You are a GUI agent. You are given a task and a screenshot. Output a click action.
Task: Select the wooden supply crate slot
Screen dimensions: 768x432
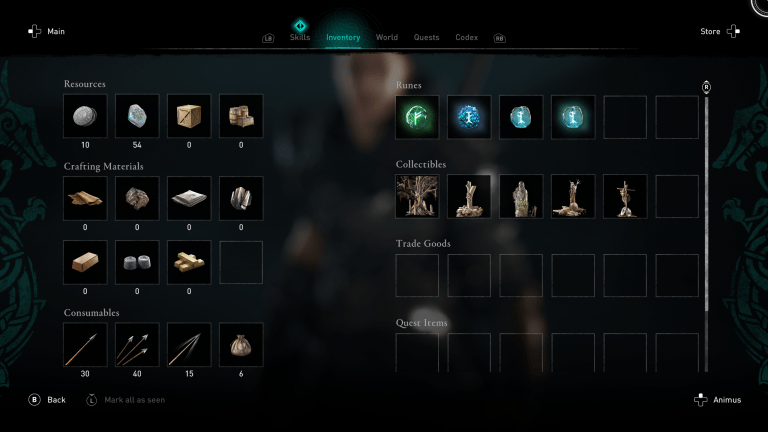[189, 117]
